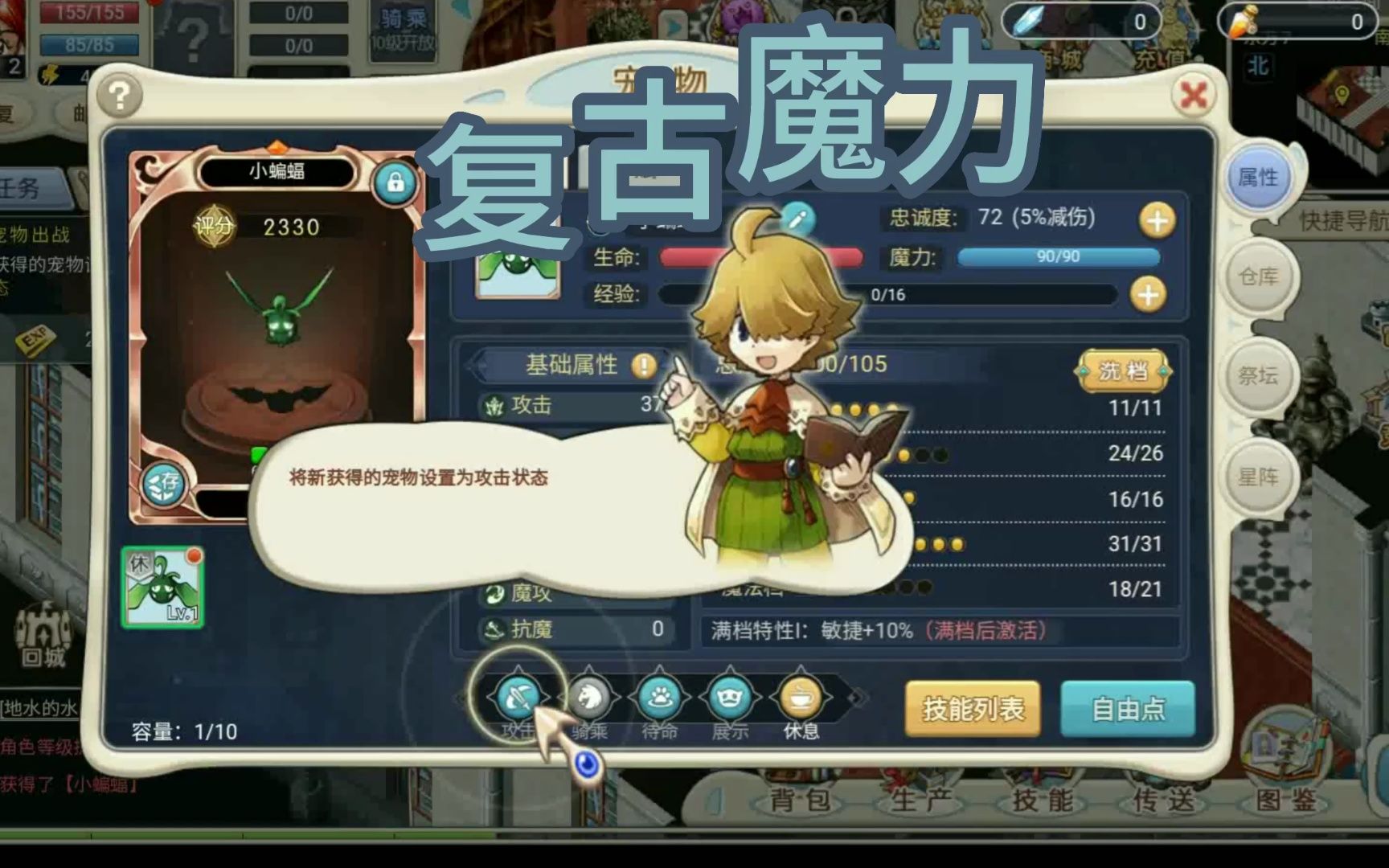
Task: Switch to the 星阵 star array tab
Action: 1258,477
